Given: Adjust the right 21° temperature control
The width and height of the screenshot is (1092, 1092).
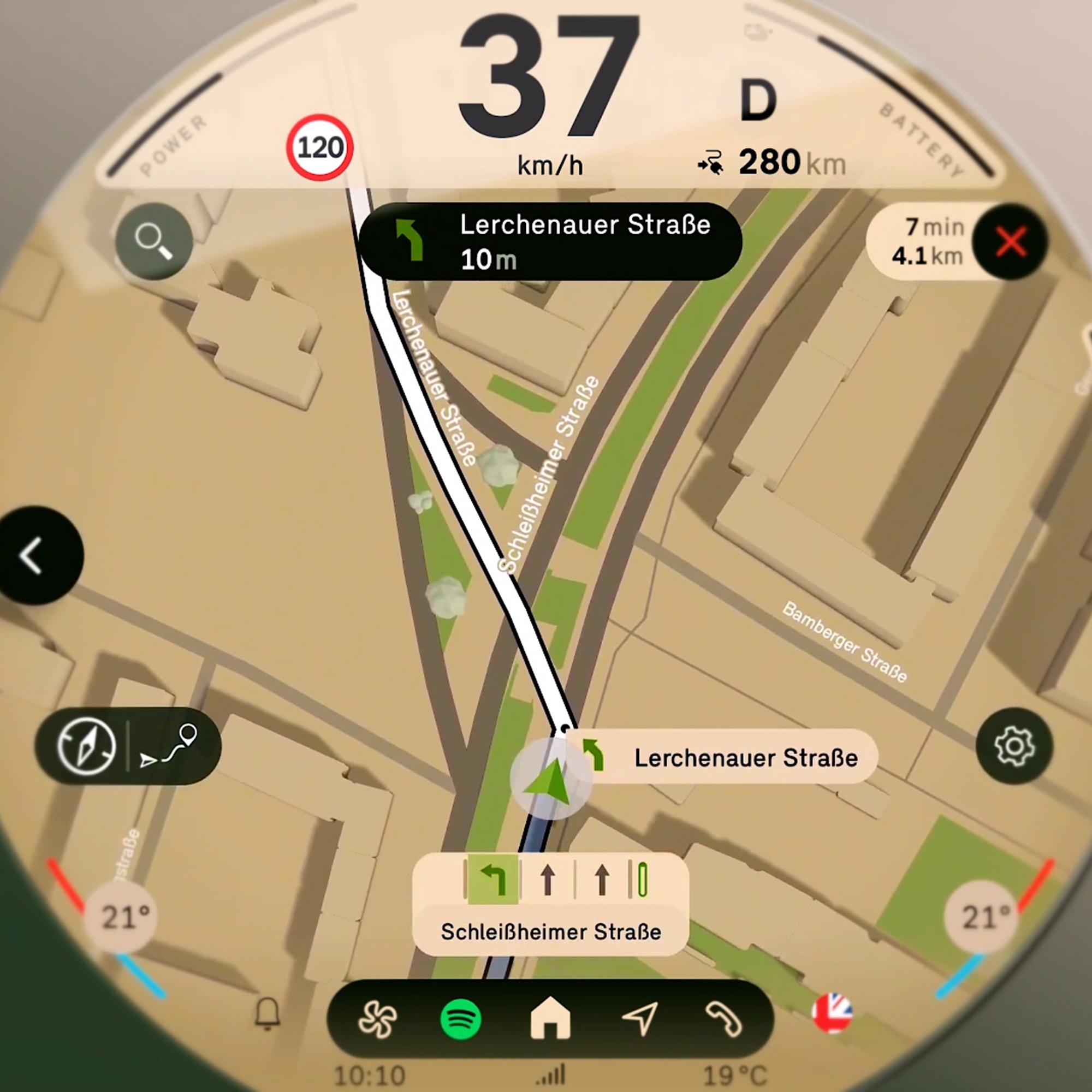Looking at the screenshot, I should [981, 917].
